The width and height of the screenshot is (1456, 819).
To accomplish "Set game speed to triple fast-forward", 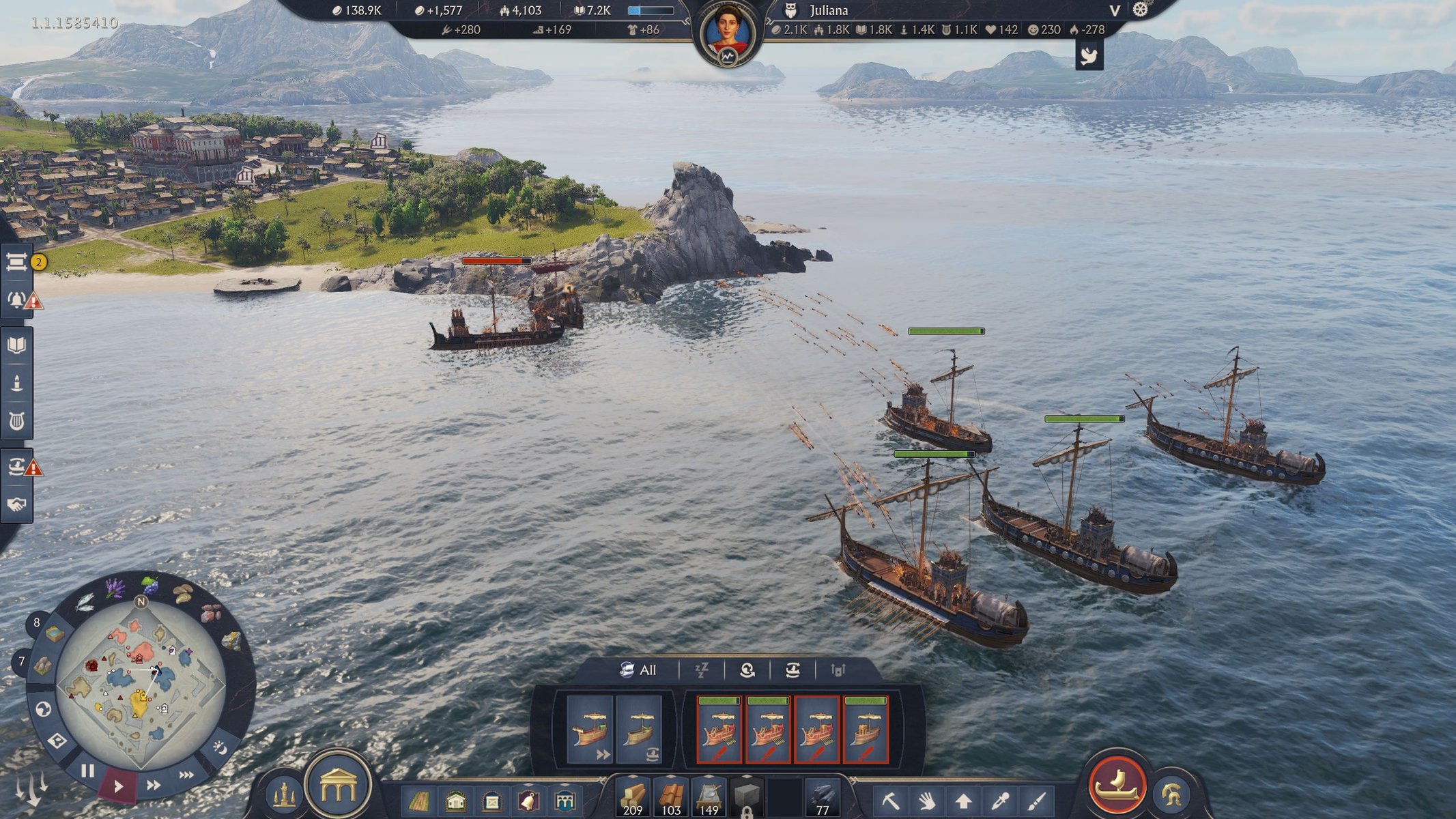I will [186, 775].
